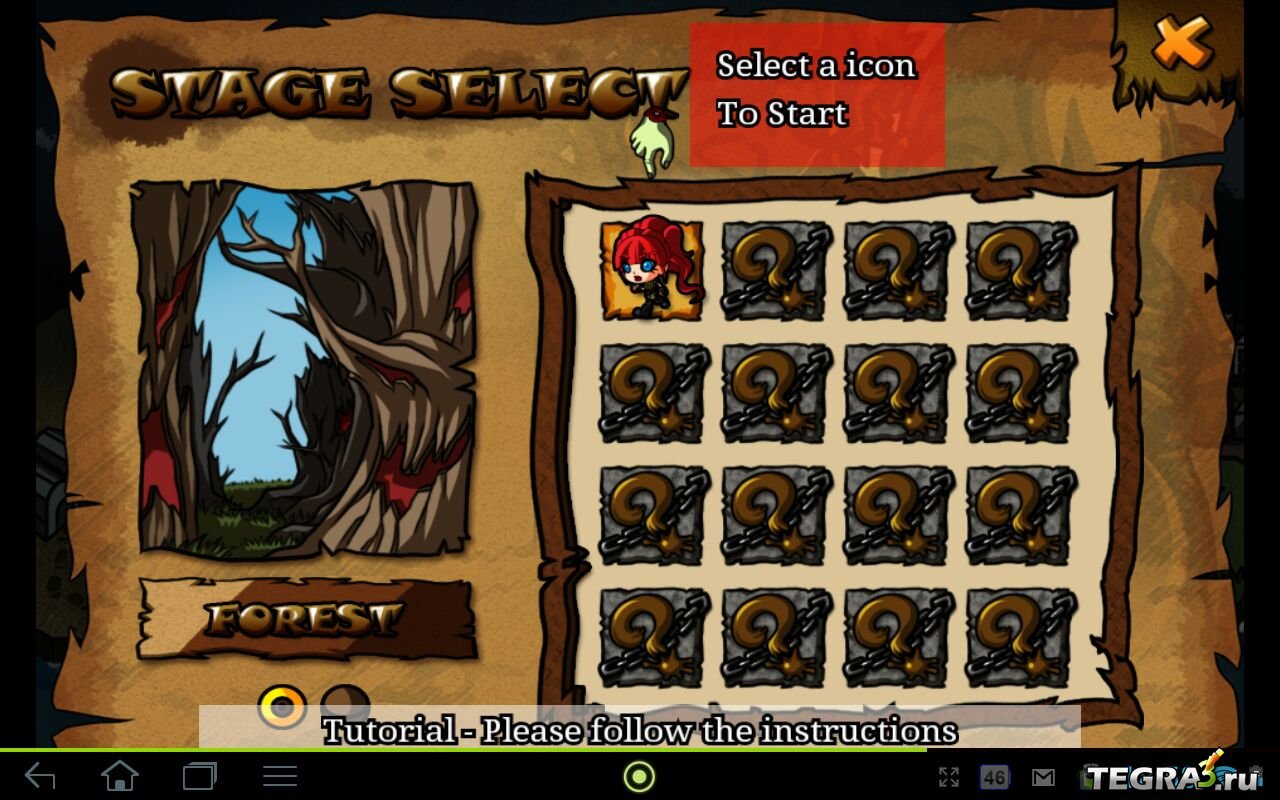Go to the Android home screen

[x=120, y=776]
